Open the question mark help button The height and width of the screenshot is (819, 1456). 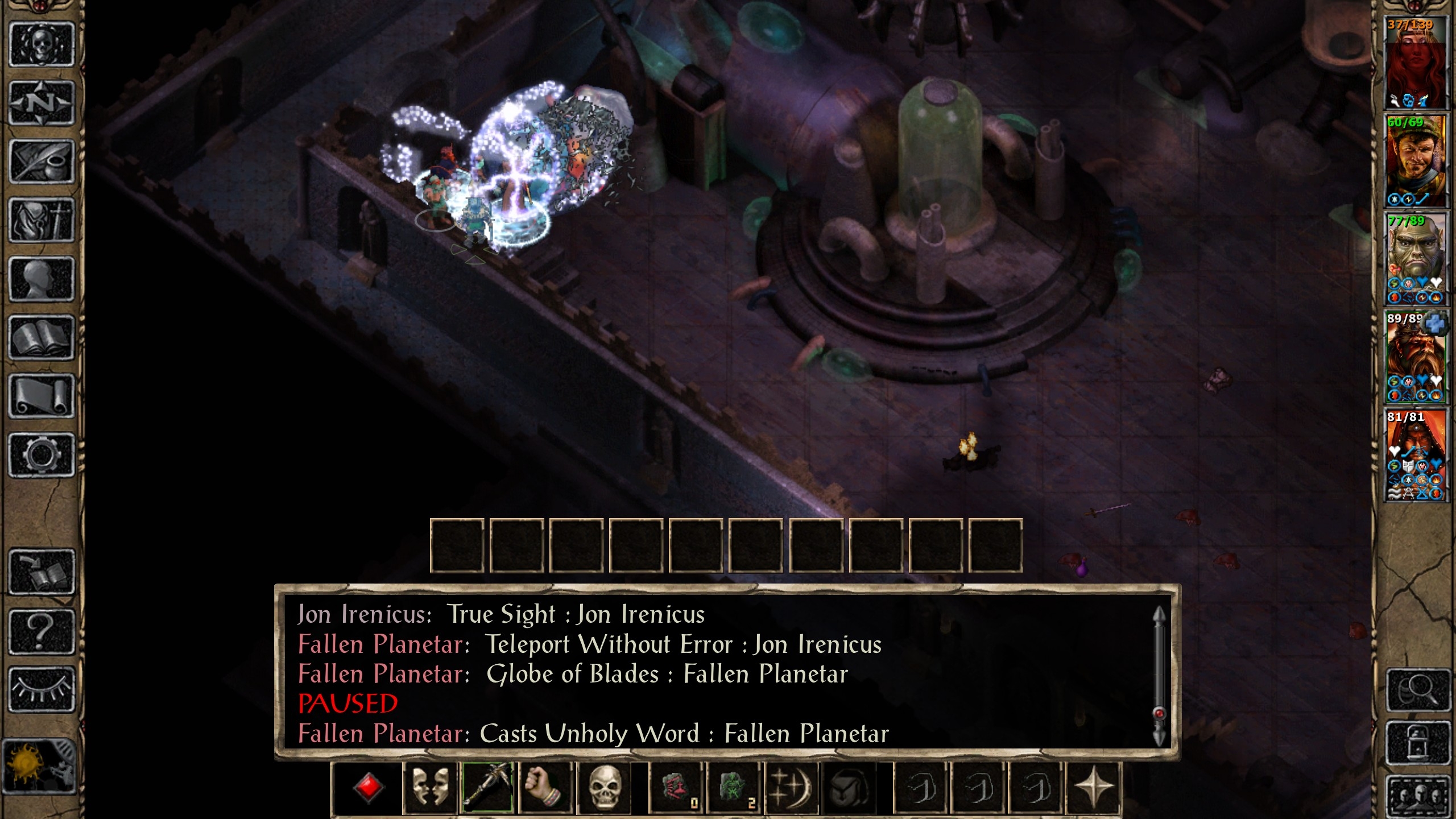point(42,631)
